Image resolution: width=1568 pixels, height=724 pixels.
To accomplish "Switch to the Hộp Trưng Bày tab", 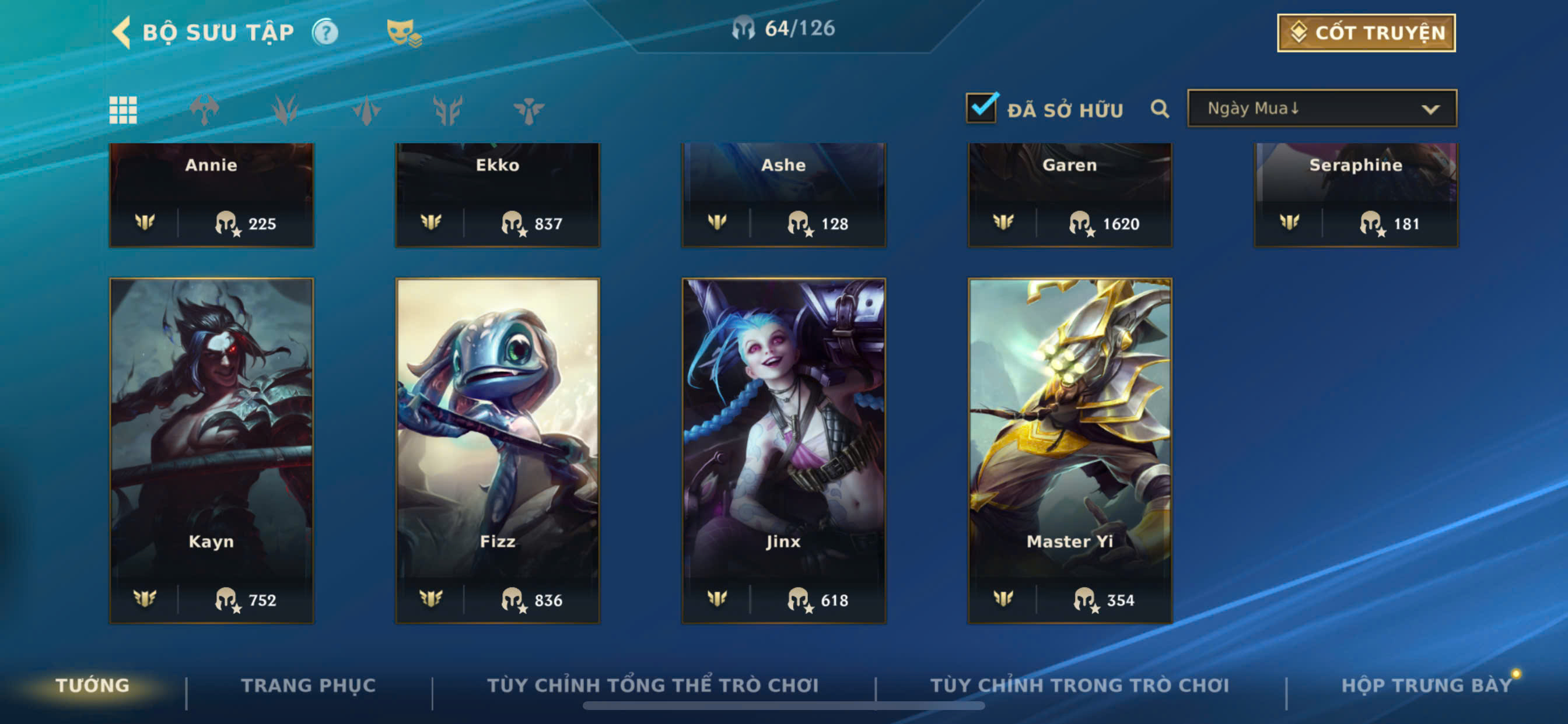I will click(1426, 686).
